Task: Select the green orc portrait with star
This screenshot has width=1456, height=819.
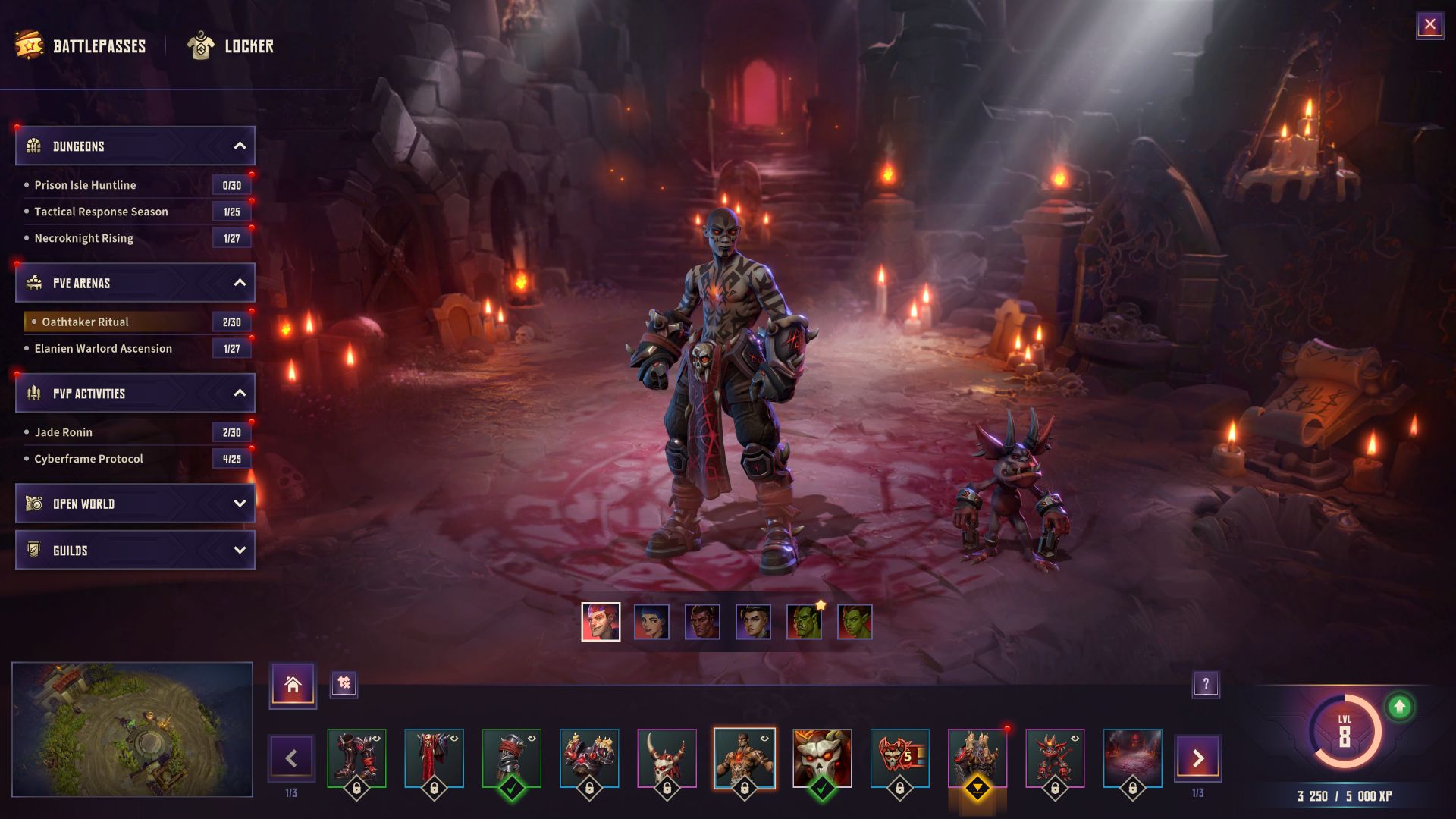Action: pos(804,622)
